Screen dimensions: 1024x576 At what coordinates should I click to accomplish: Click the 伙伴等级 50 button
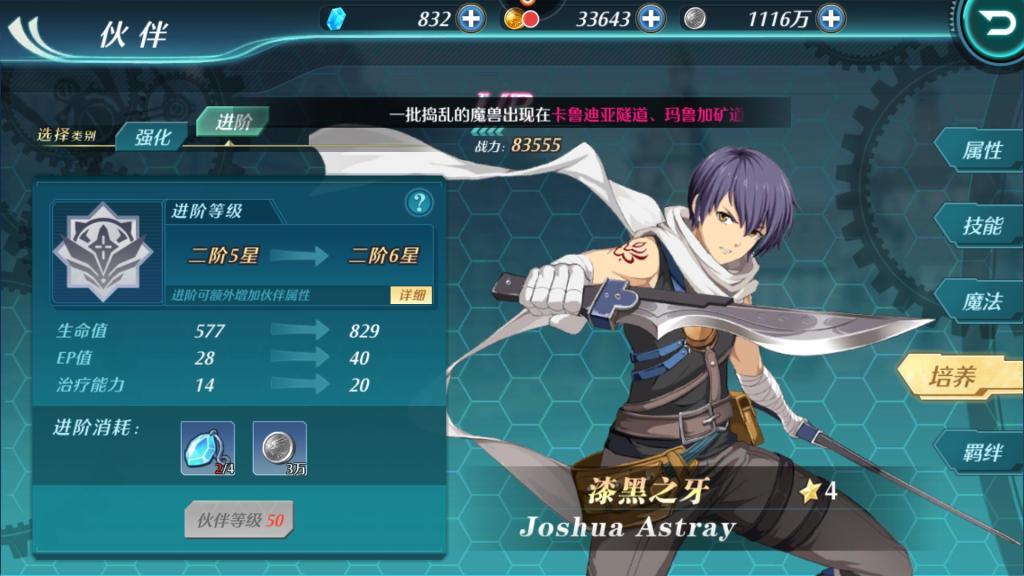[x=239, y=520]
